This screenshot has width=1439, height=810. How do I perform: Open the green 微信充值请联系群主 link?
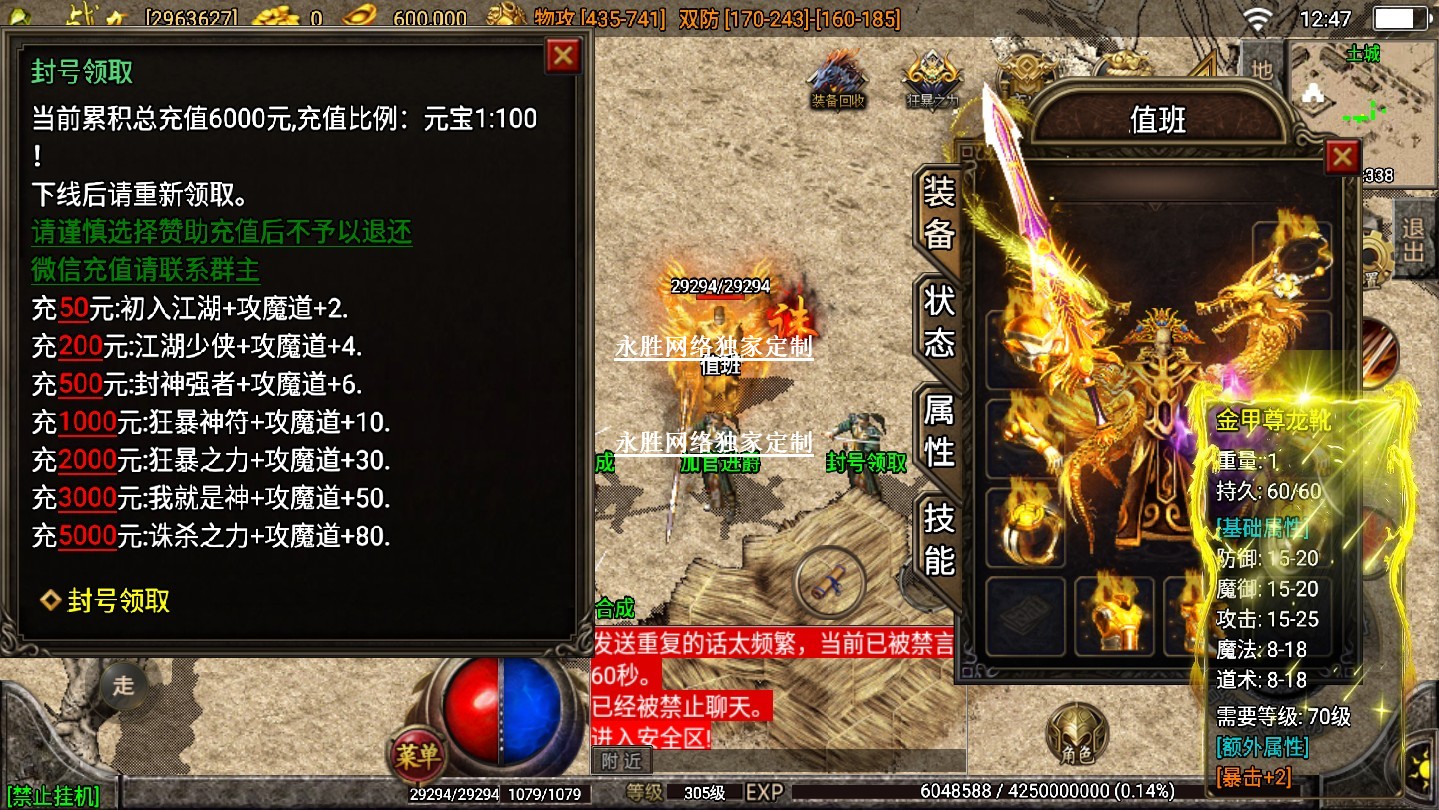click(x=146, y=270)
